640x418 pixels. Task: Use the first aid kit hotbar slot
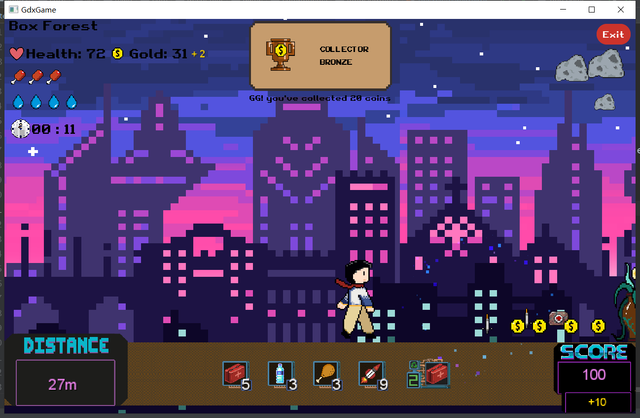coord(234,374)
